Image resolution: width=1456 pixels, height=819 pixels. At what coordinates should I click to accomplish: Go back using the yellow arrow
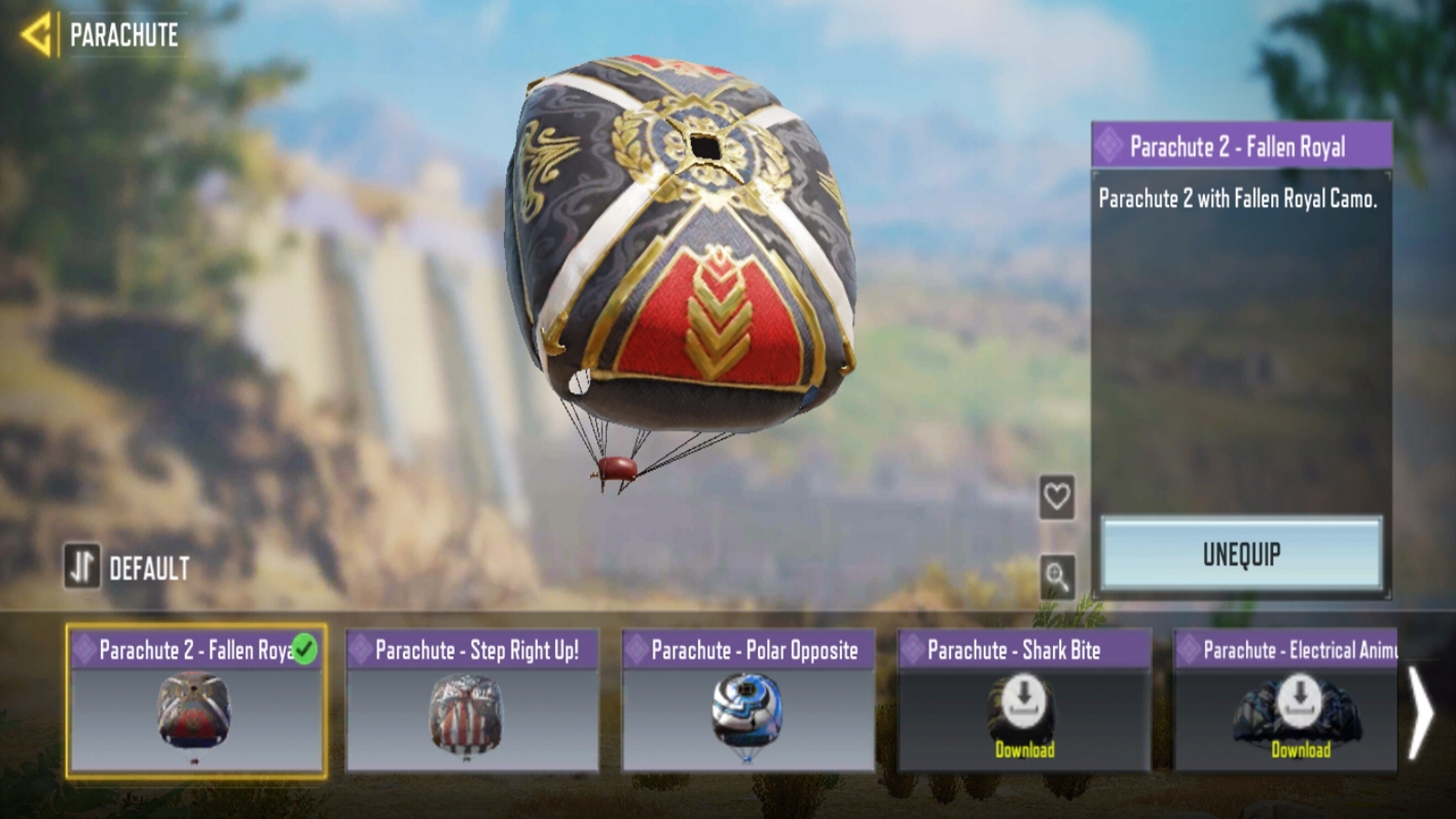pyautogui.click(x=36, y=35)
